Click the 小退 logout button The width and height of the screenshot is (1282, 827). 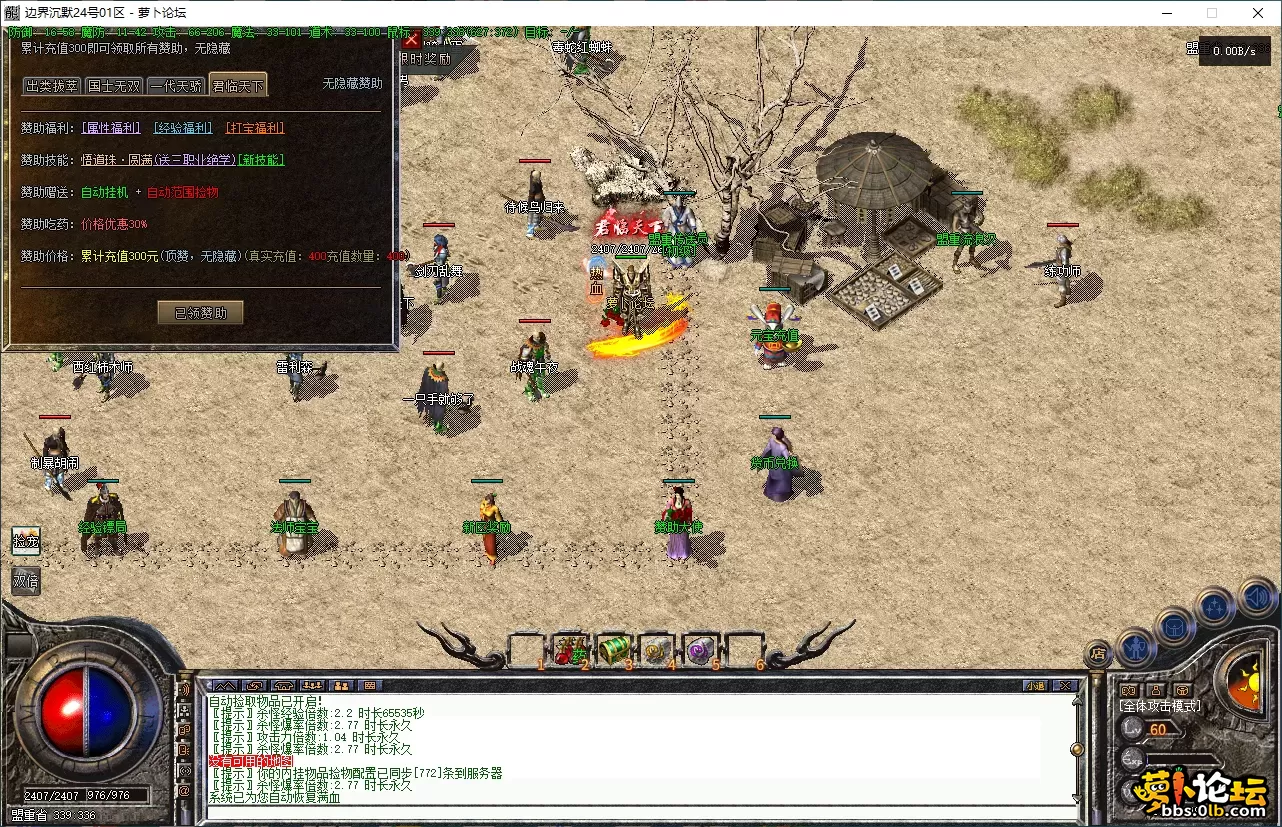tap(1035, 685)
